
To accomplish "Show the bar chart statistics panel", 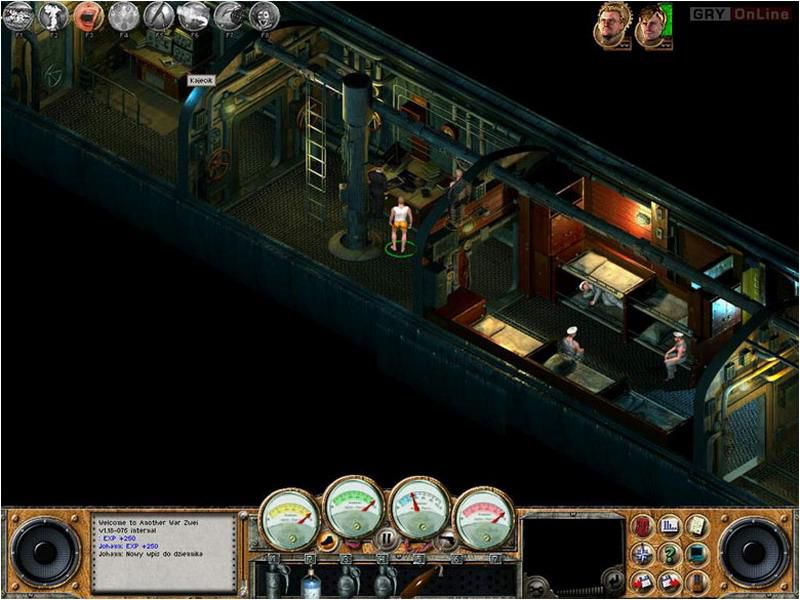I will pos(670,526).
